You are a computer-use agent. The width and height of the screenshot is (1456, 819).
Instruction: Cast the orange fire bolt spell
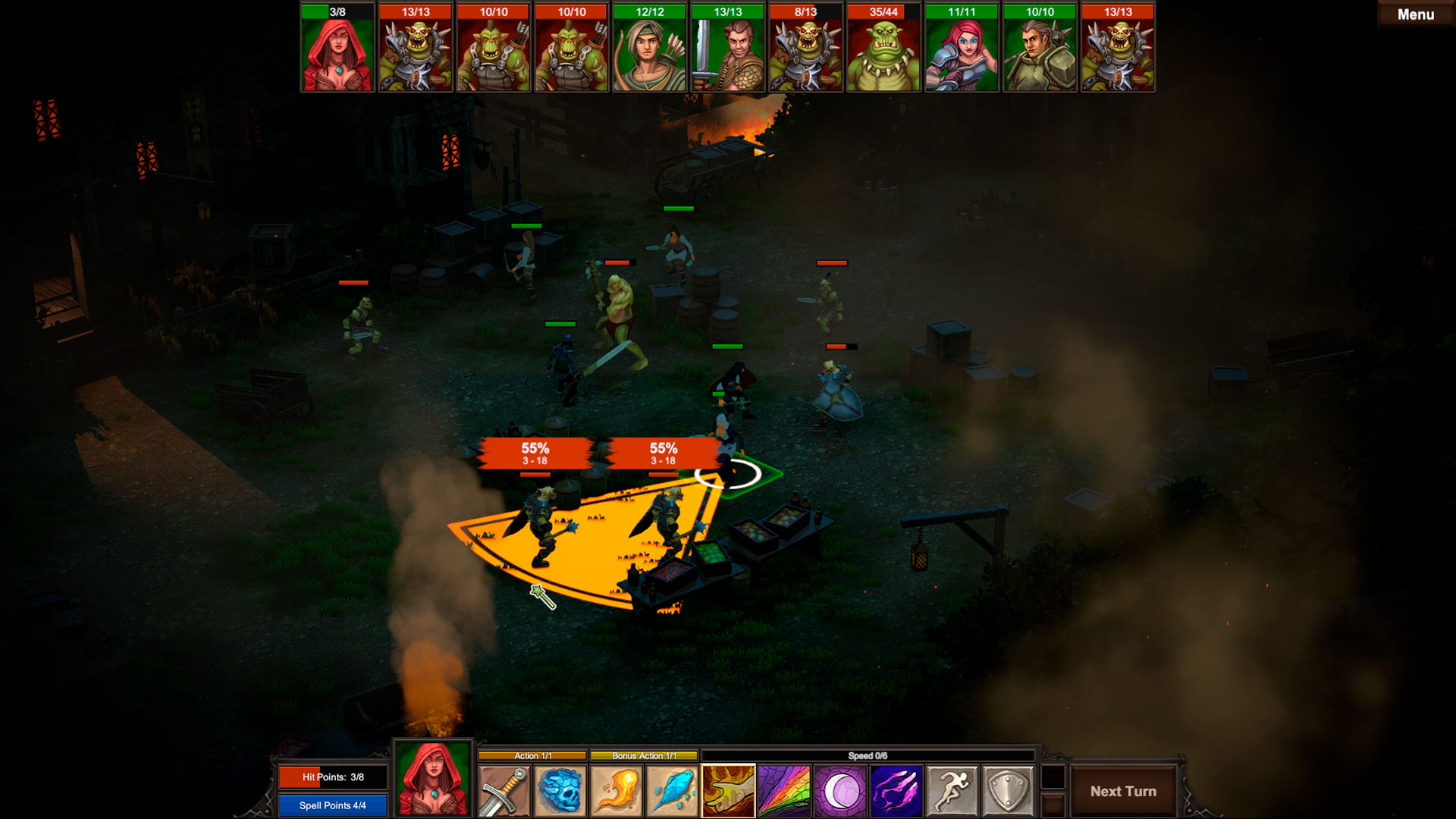[616, 791]
